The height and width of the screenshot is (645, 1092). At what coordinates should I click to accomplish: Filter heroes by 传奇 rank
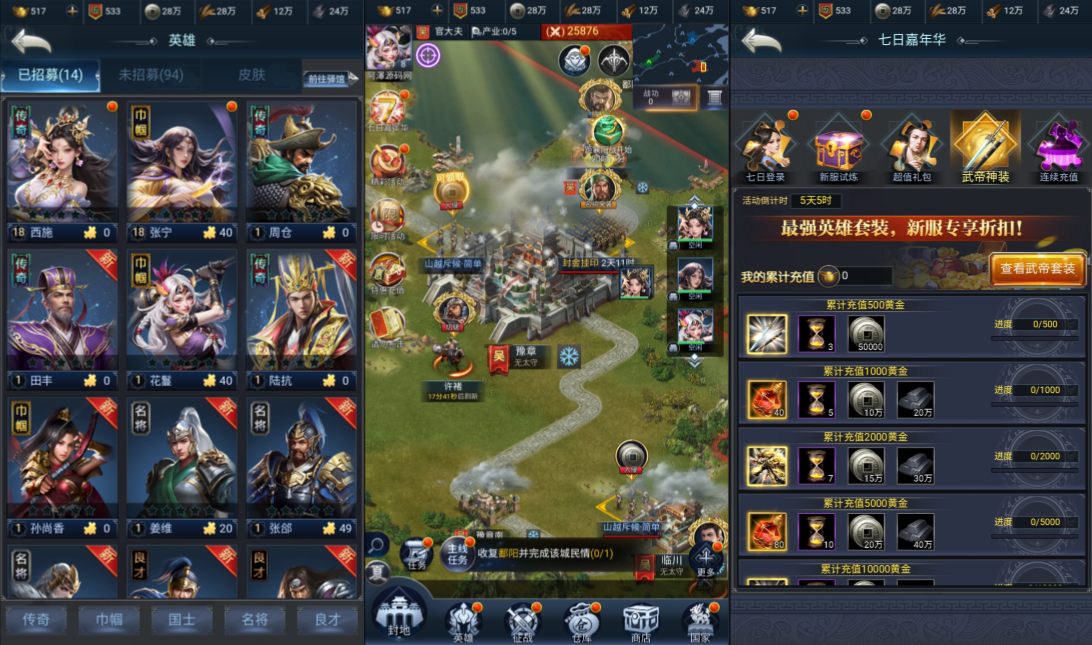tap(36, 619)
